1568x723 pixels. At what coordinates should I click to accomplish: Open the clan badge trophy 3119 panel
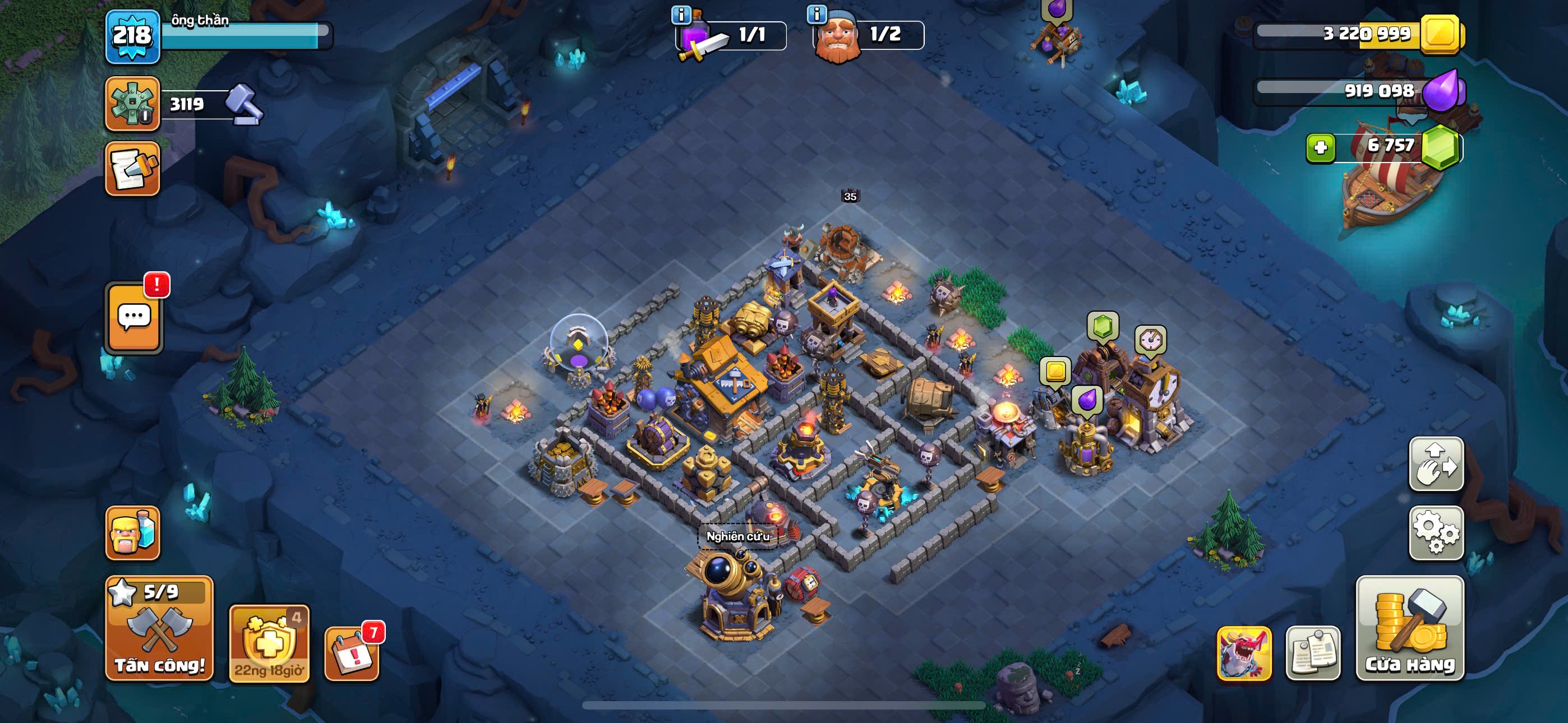point(133,104)
